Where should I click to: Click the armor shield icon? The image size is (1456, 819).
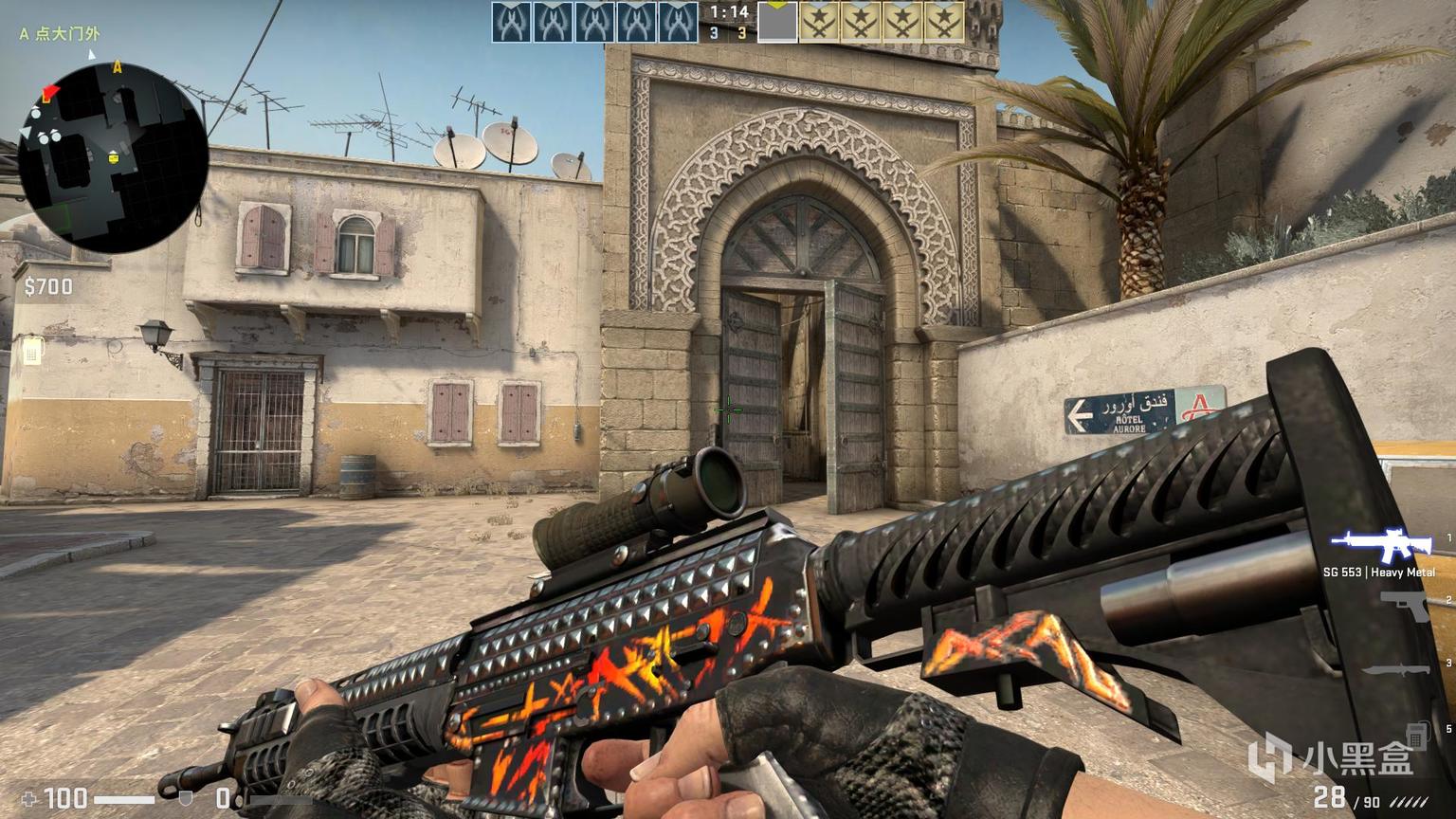pyautogui.click(x=183, y=799)
